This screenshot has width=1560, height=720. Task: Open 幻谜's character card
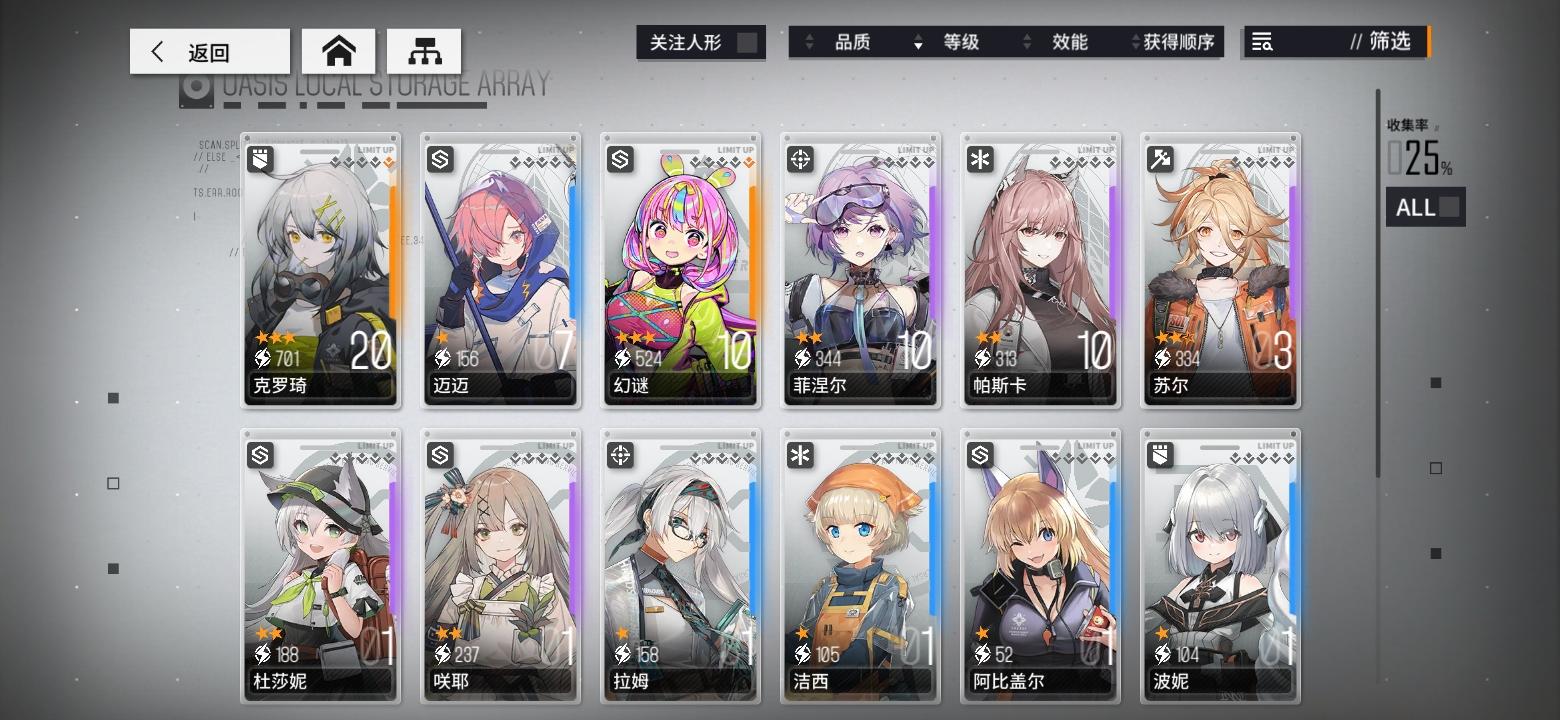click(680, 270)
